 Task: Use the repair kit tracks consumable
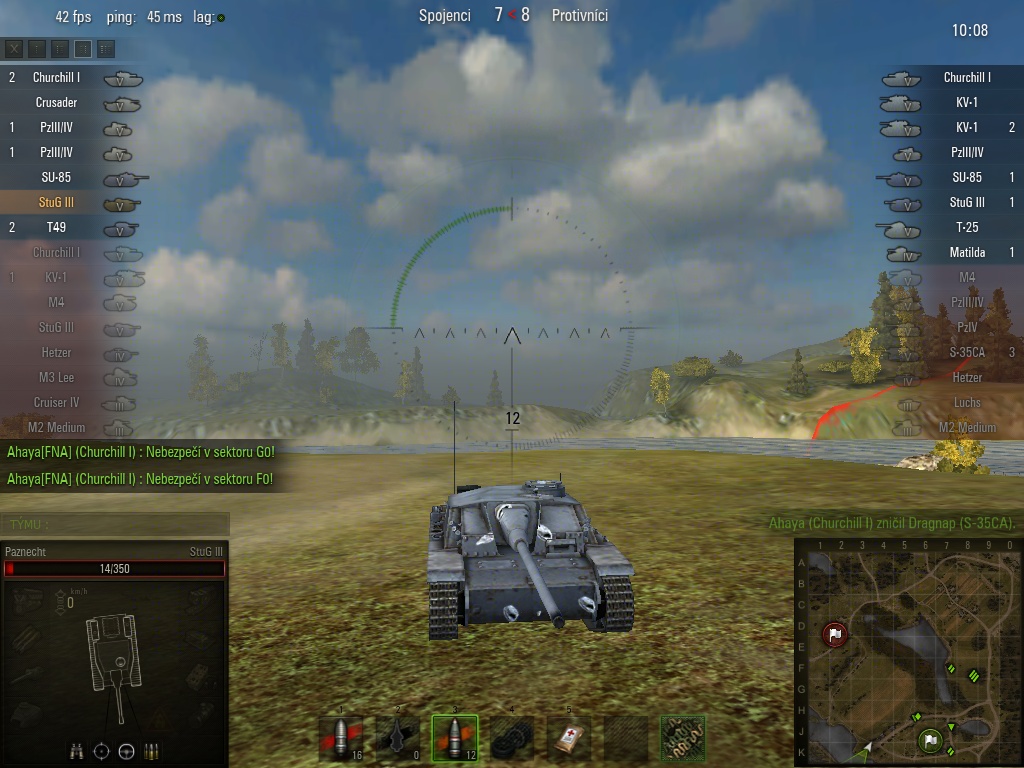(x=512, y=739)
